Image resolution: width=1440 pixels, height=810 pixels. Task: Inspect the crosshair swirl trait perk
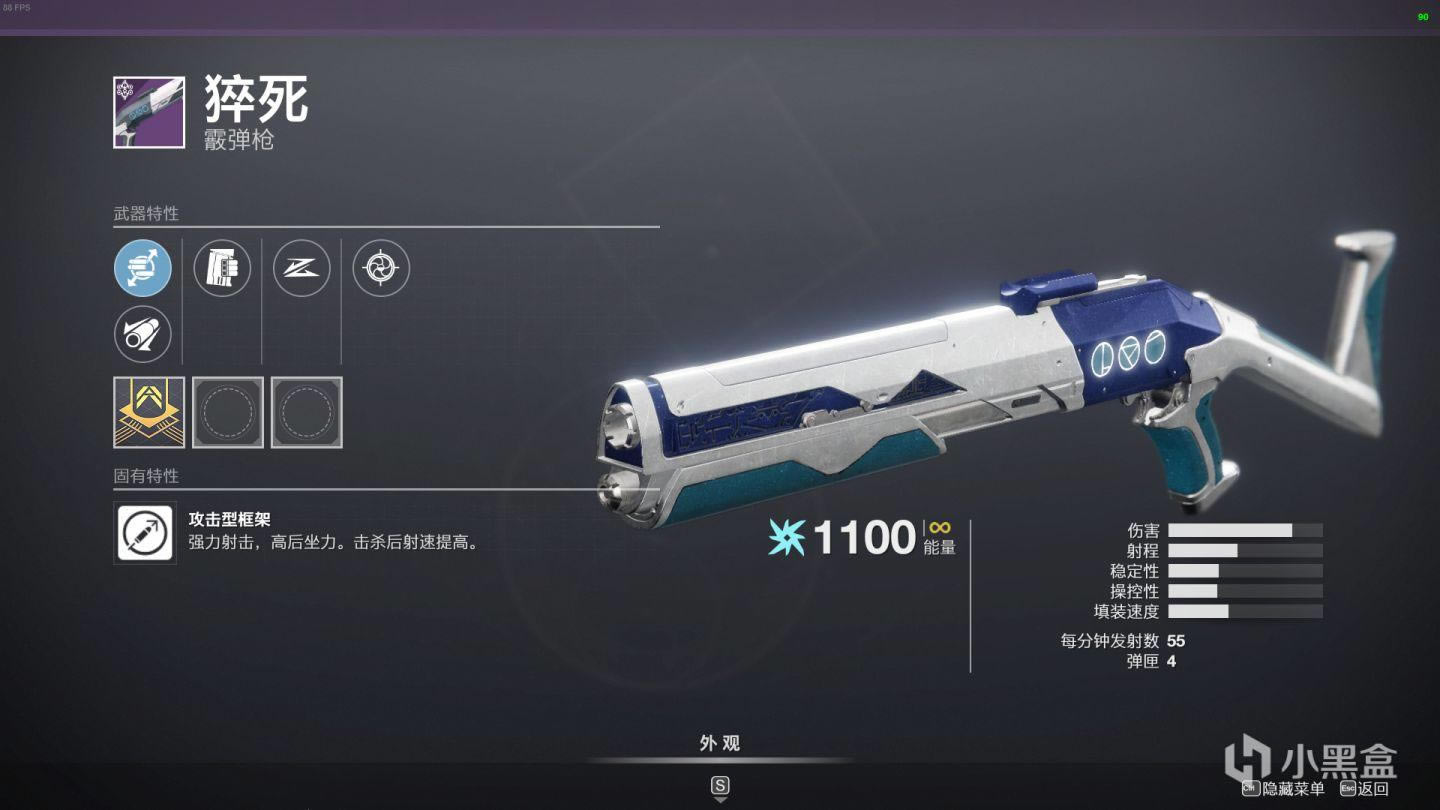click(x=381, y=268)
